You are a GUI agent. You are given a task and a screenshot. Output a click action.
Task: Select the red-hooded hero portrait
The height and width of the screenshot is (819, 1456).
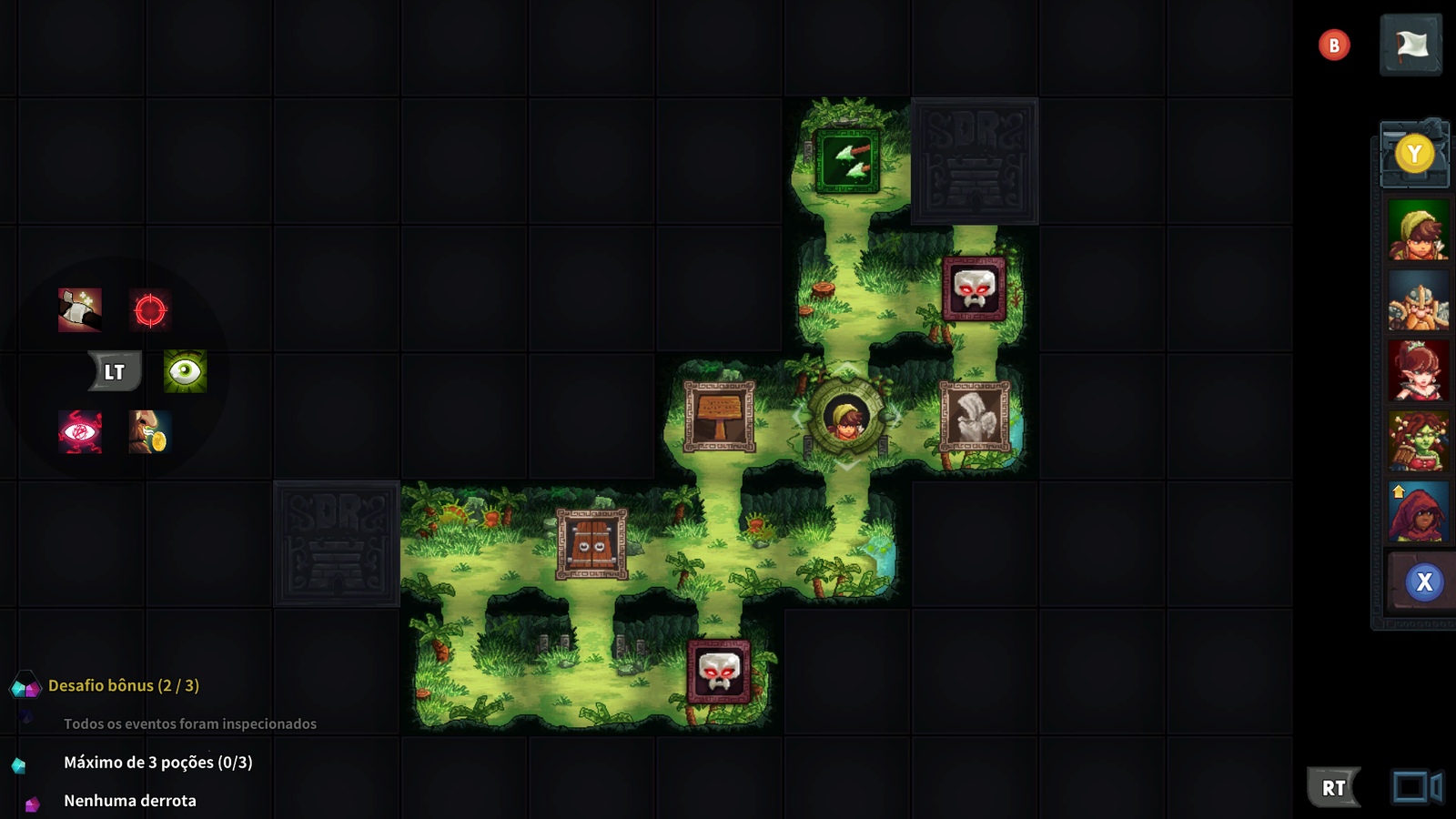click(1418, 512)
